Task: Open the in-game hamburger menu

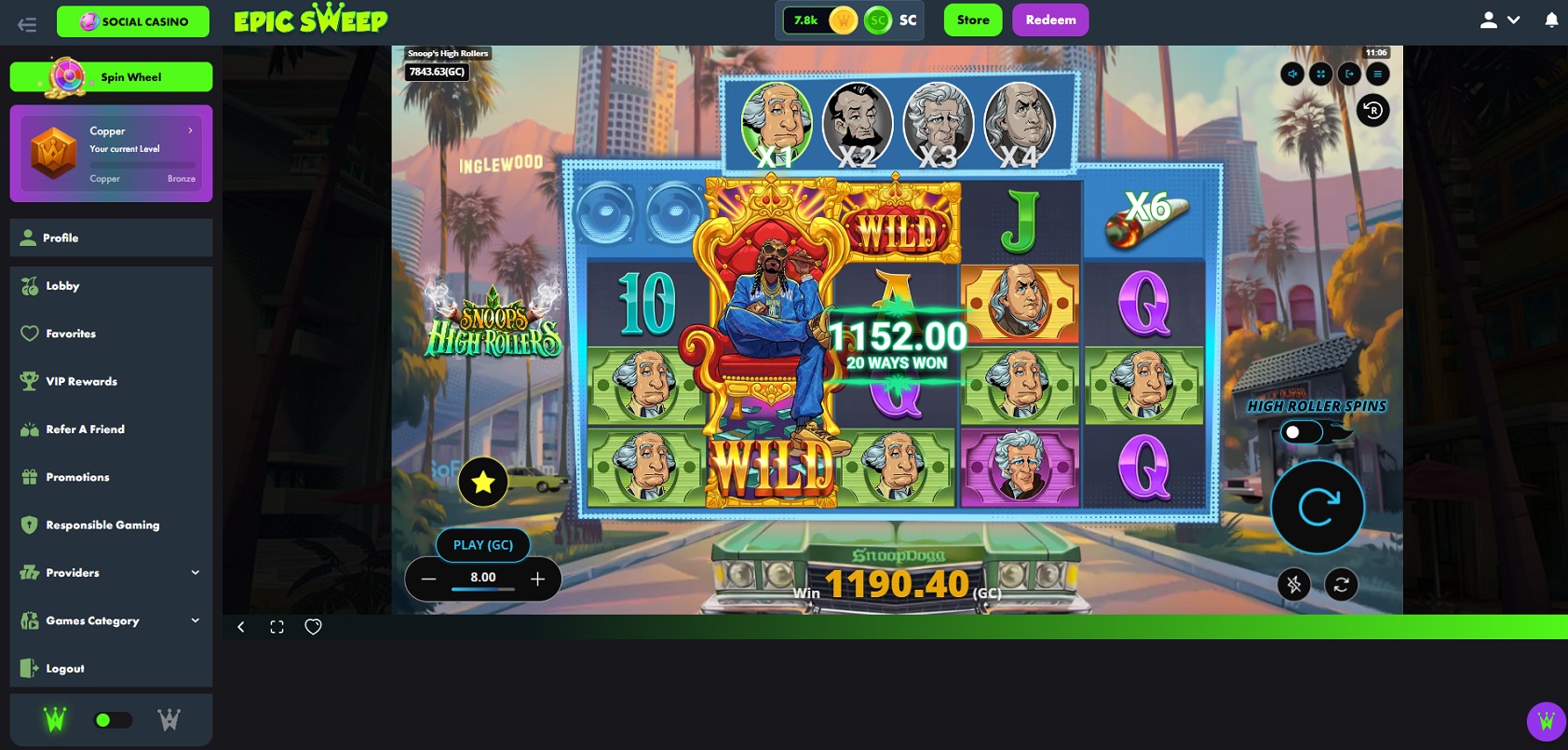Action: pos(1379,74)
